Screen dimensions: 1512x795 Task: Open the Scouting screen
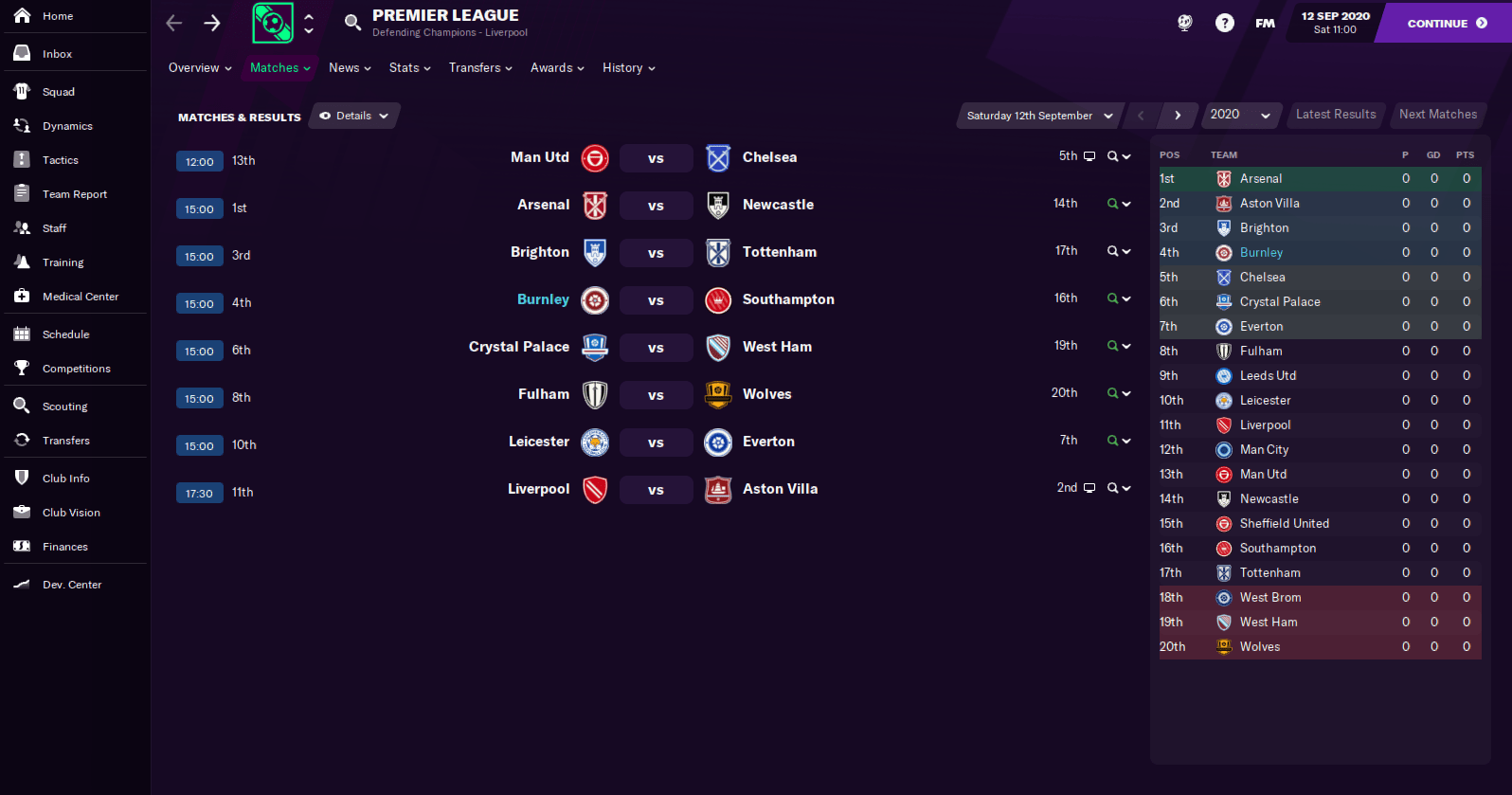pyautogui.click(x=64, y=406)
